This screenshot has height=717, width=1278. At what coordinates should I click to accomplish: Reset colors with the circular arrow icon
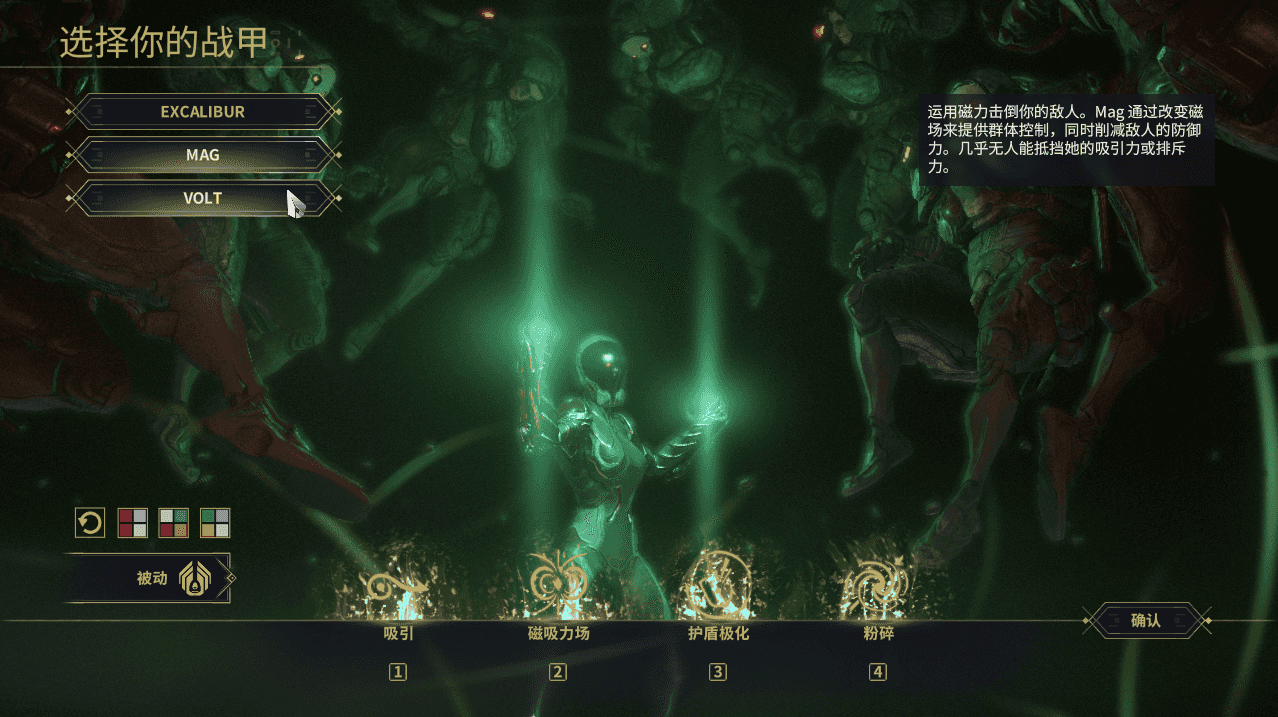point(90,522)
